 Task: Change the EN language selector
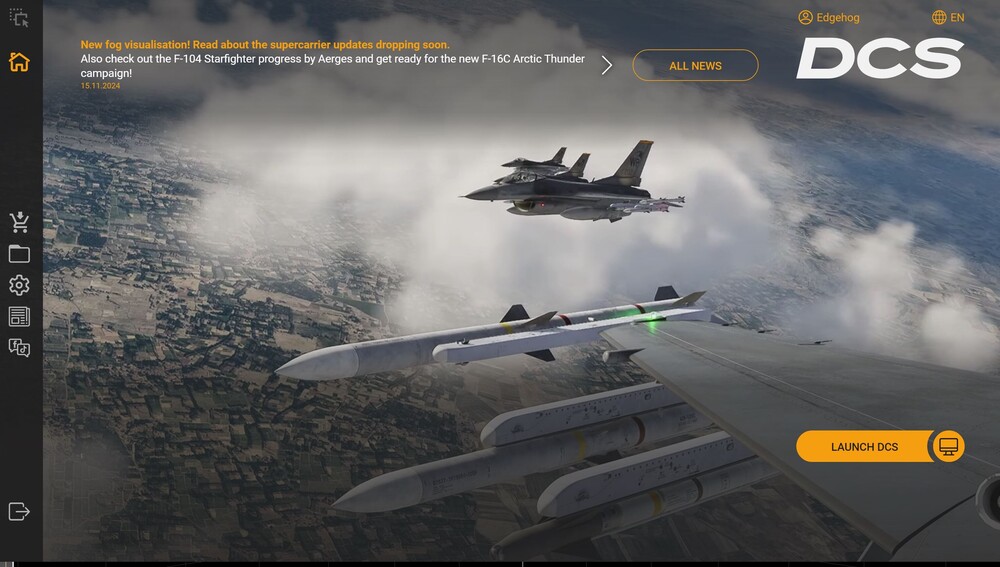(x=948, y=18)
